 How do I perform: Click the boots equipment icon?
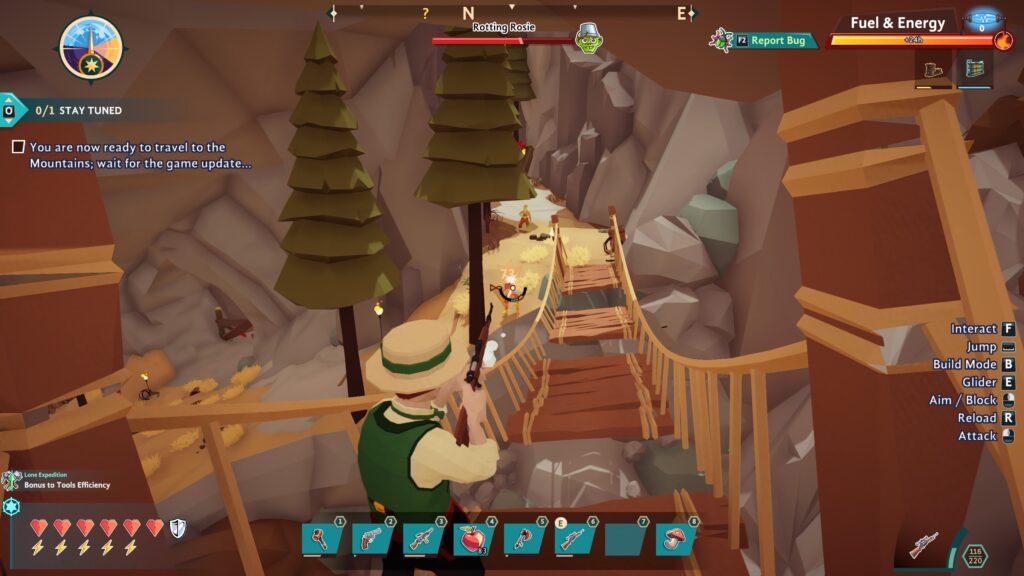[x=933, y=70]
